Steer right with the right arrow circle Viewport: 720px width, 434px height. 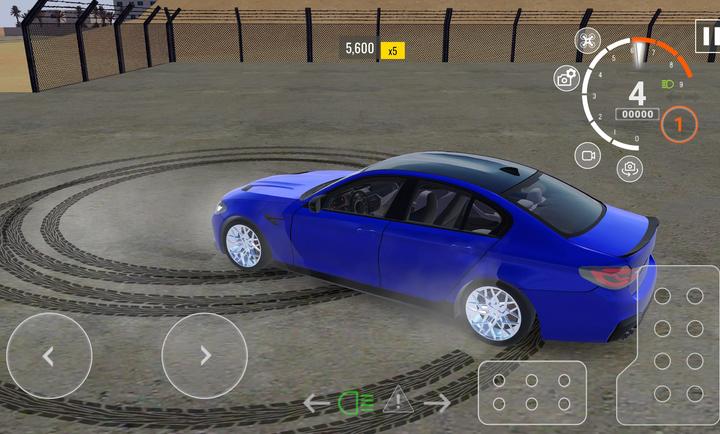[205, 355]
